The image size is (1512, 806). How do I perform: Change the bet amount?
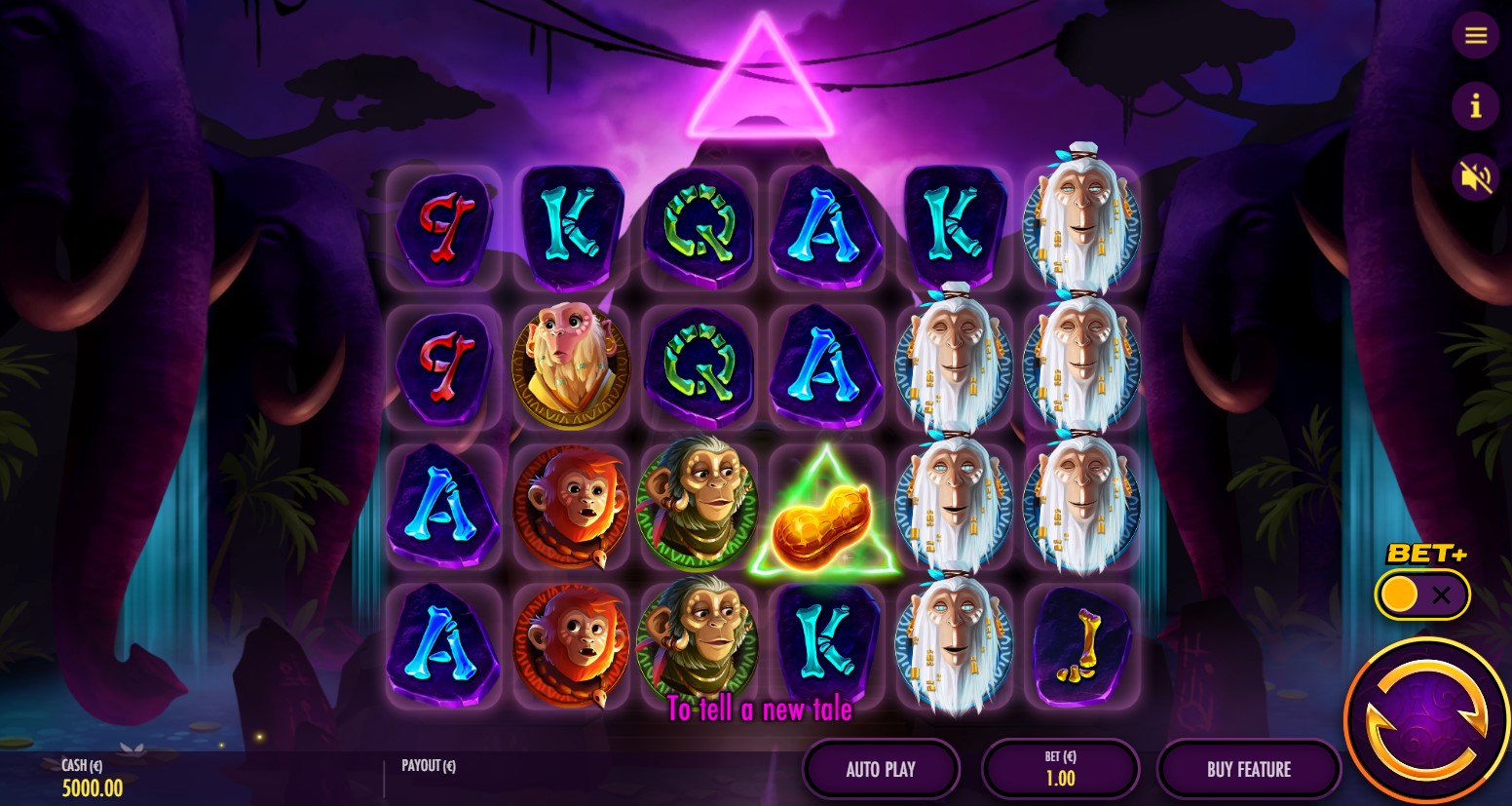(x=1060, y=769)
